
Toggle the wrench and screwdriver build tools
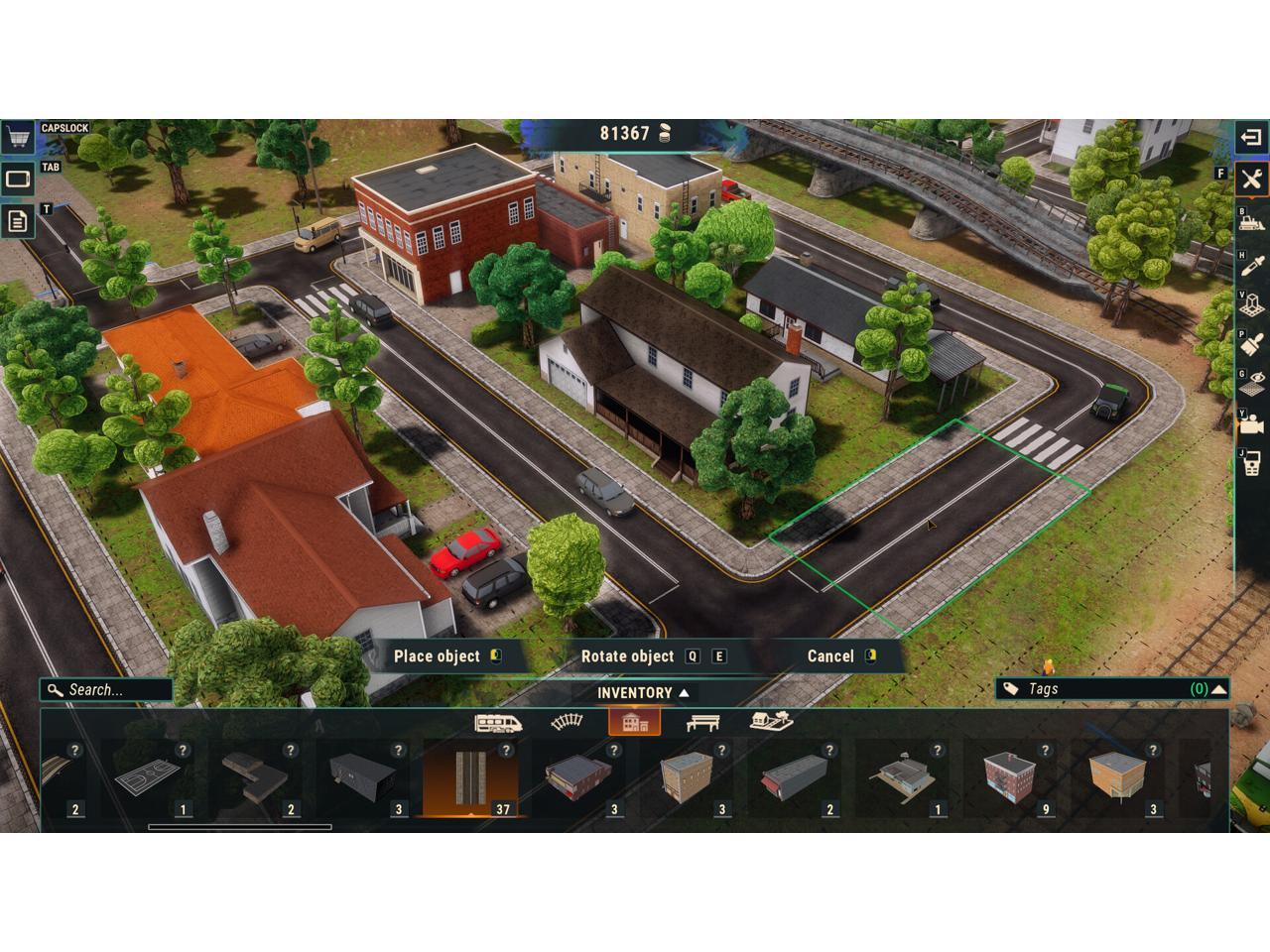(x=1251, y=178)
